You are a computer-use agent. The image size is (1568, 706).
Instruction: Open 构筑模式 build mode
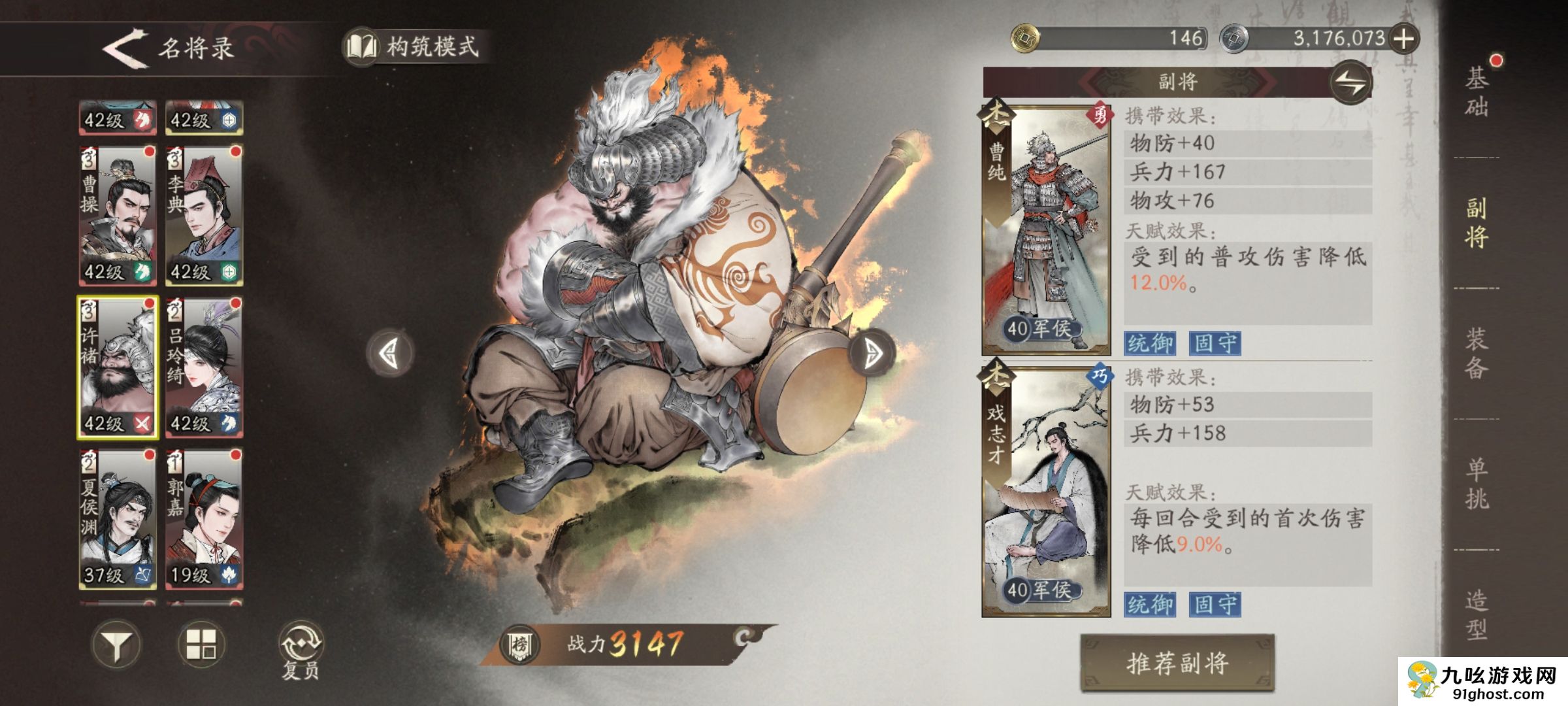[416, 47]
